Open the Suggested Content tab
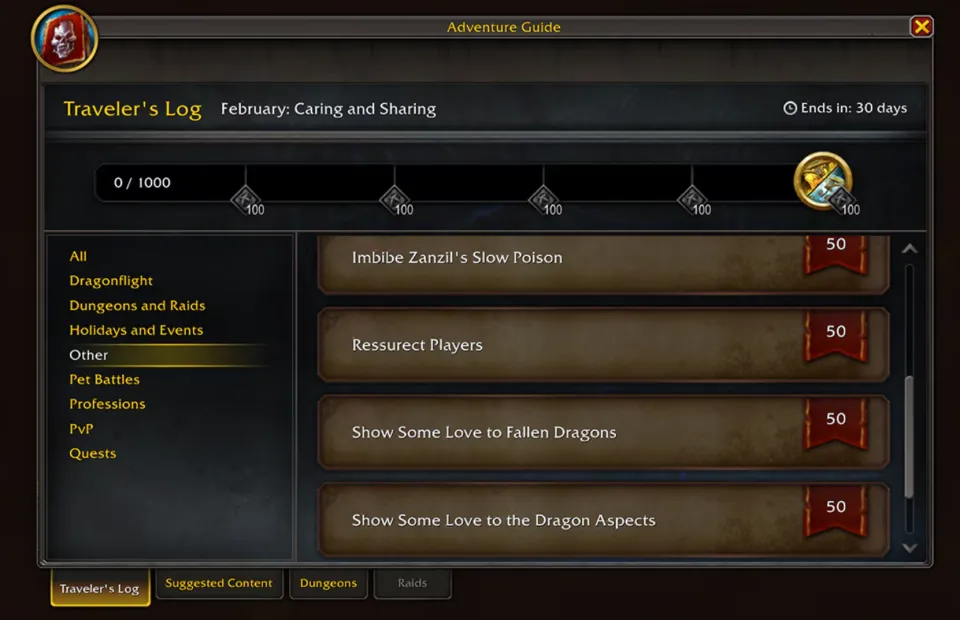 (219, 584)
